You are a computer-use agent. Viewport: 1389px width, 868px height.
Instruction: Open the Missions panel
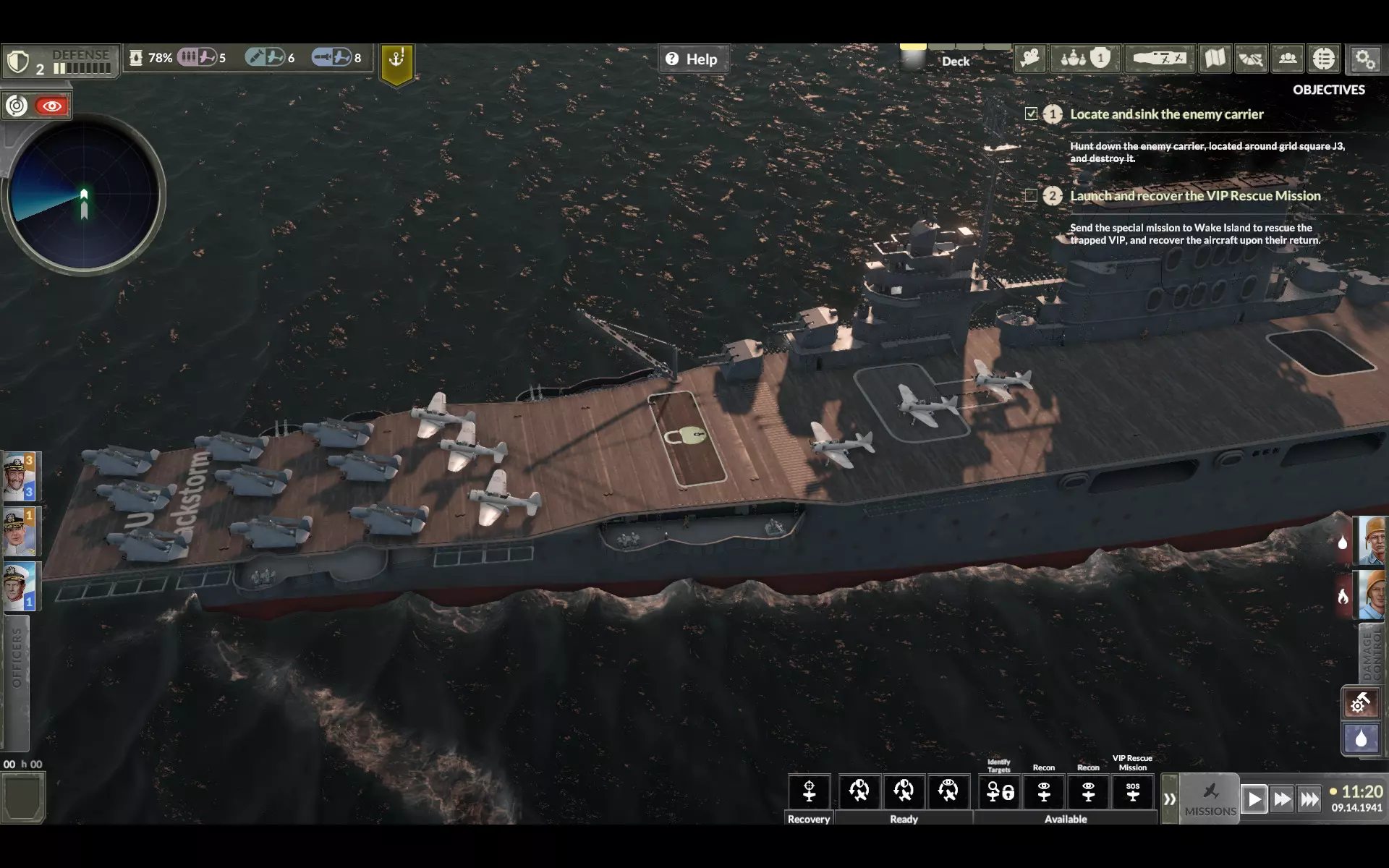tap(1210, 799)
